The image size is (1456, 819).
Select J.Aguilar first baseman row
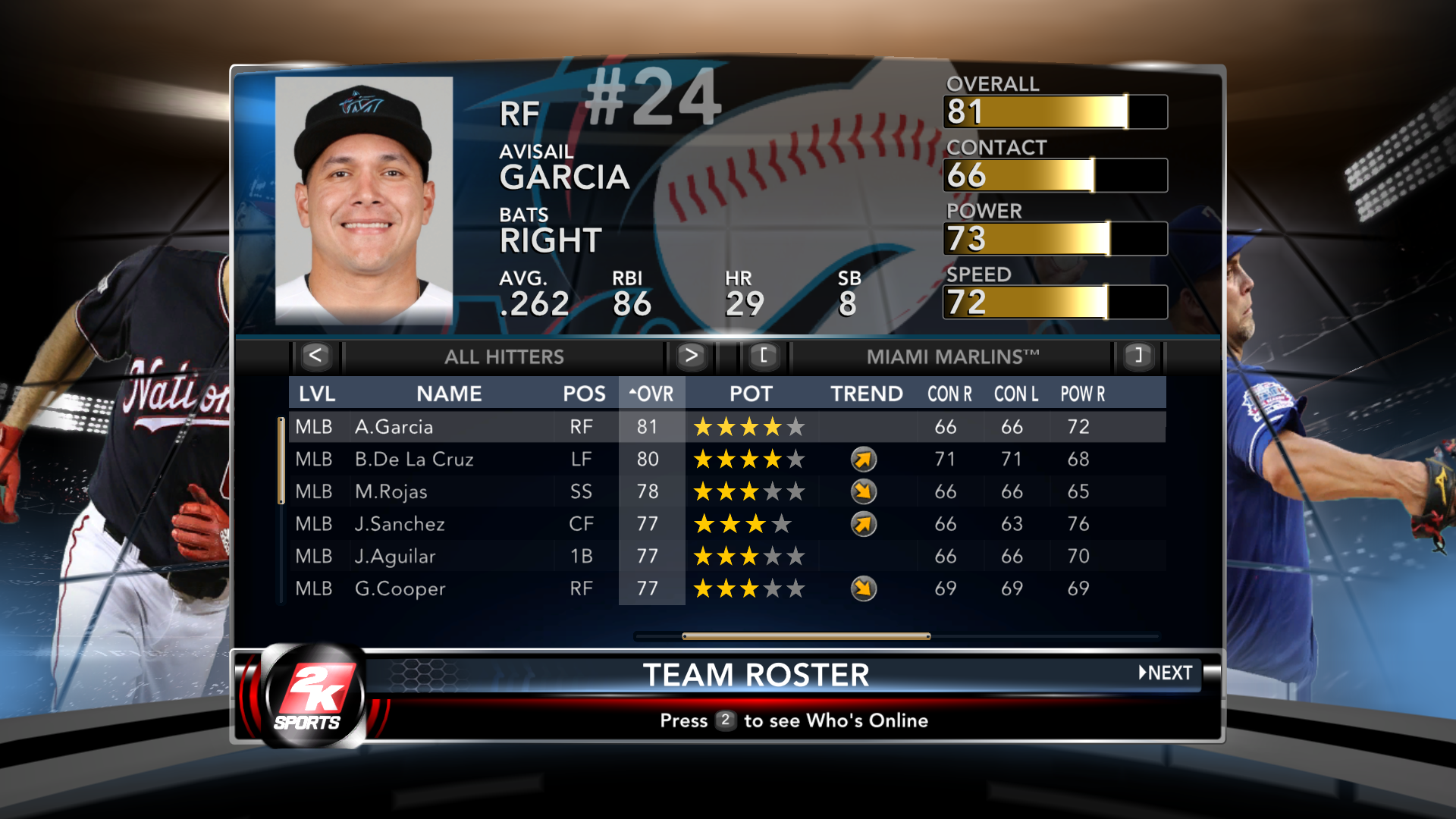(395, 557)
